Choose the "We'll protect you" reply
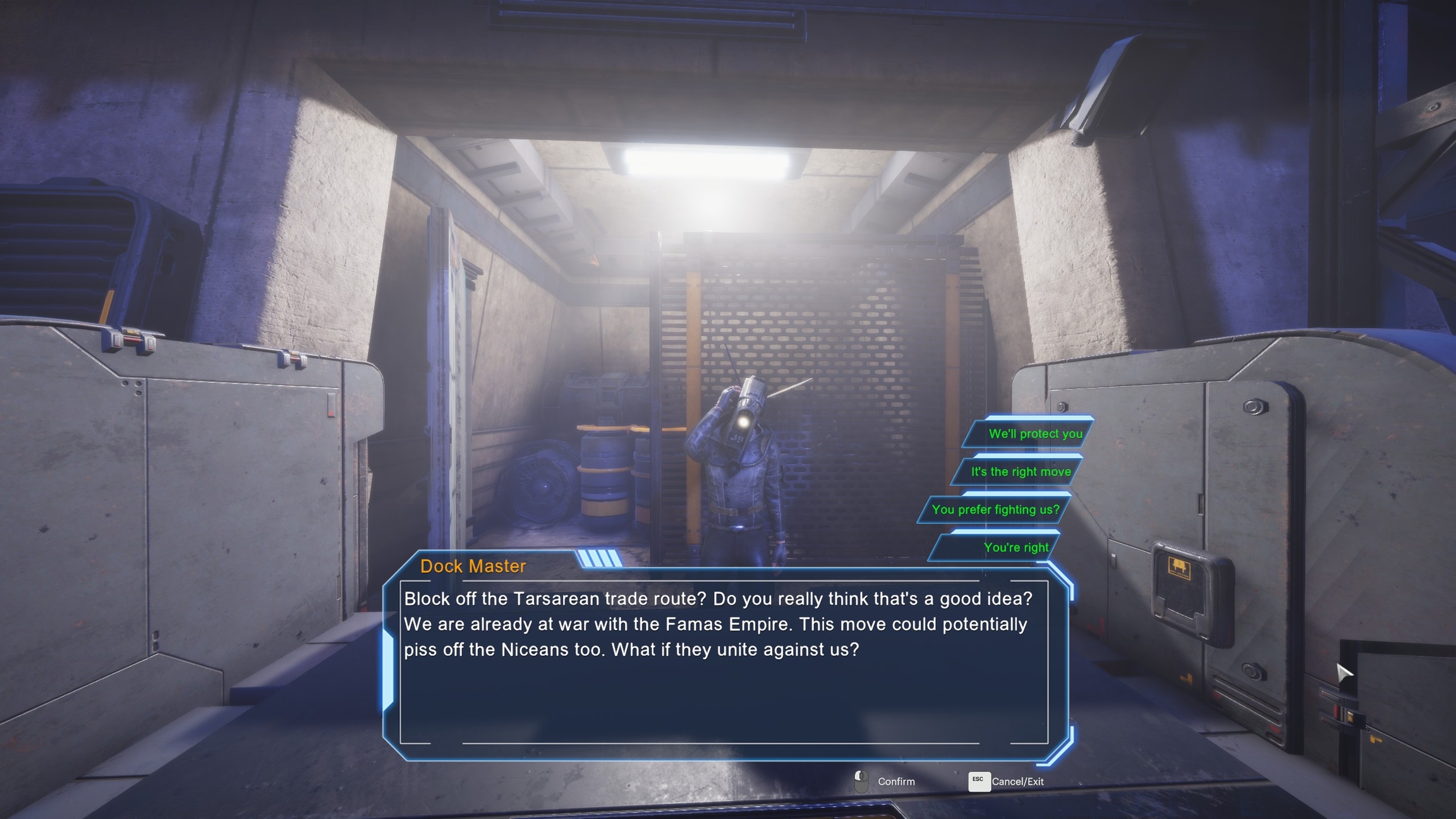Viewport: 1456px width, 819px height. pyautogui.click(x=1034, y=434)
